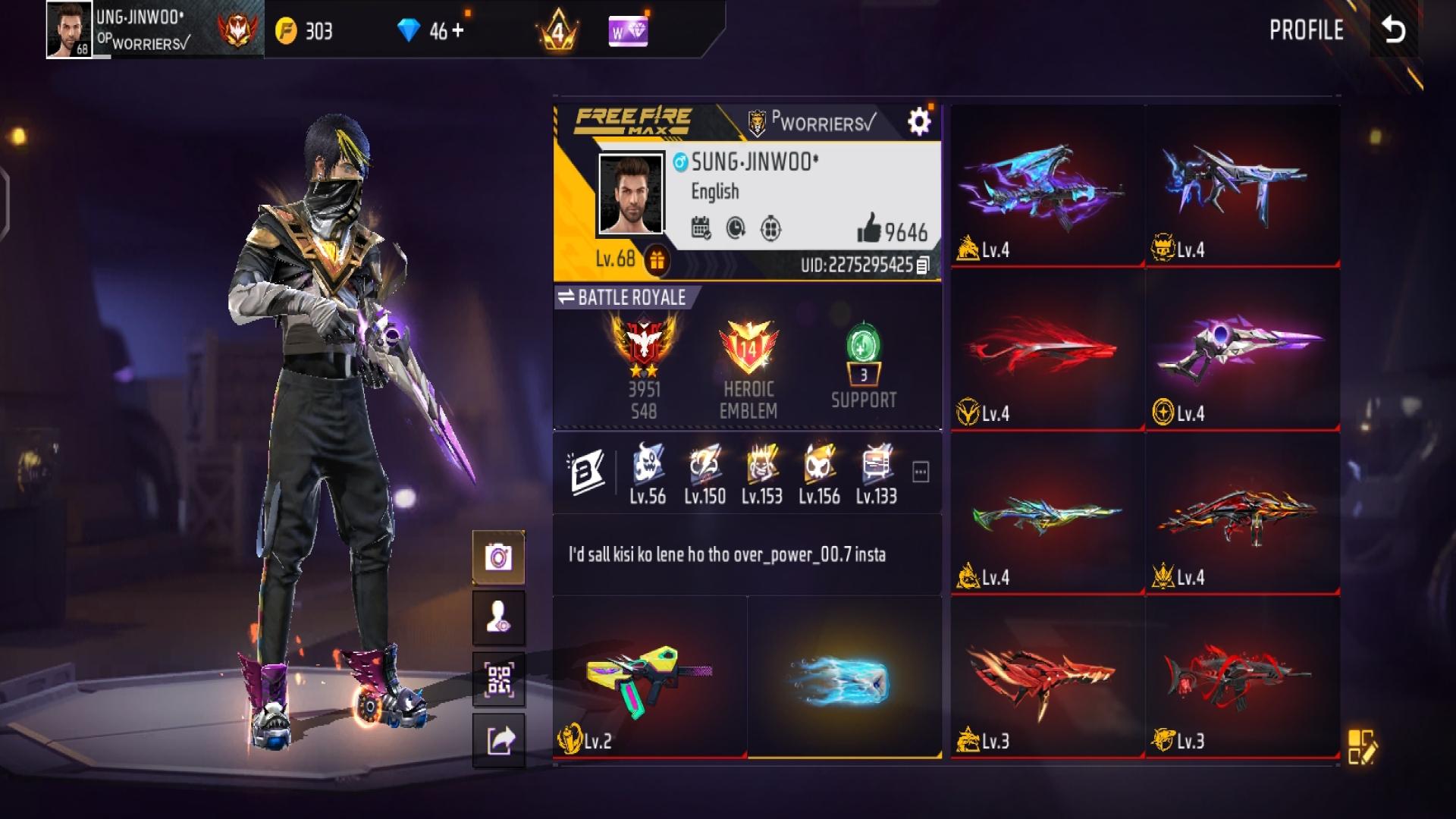Open the weekly membership card icon
Screen dimensions: 1456x819
pos(628,31)
